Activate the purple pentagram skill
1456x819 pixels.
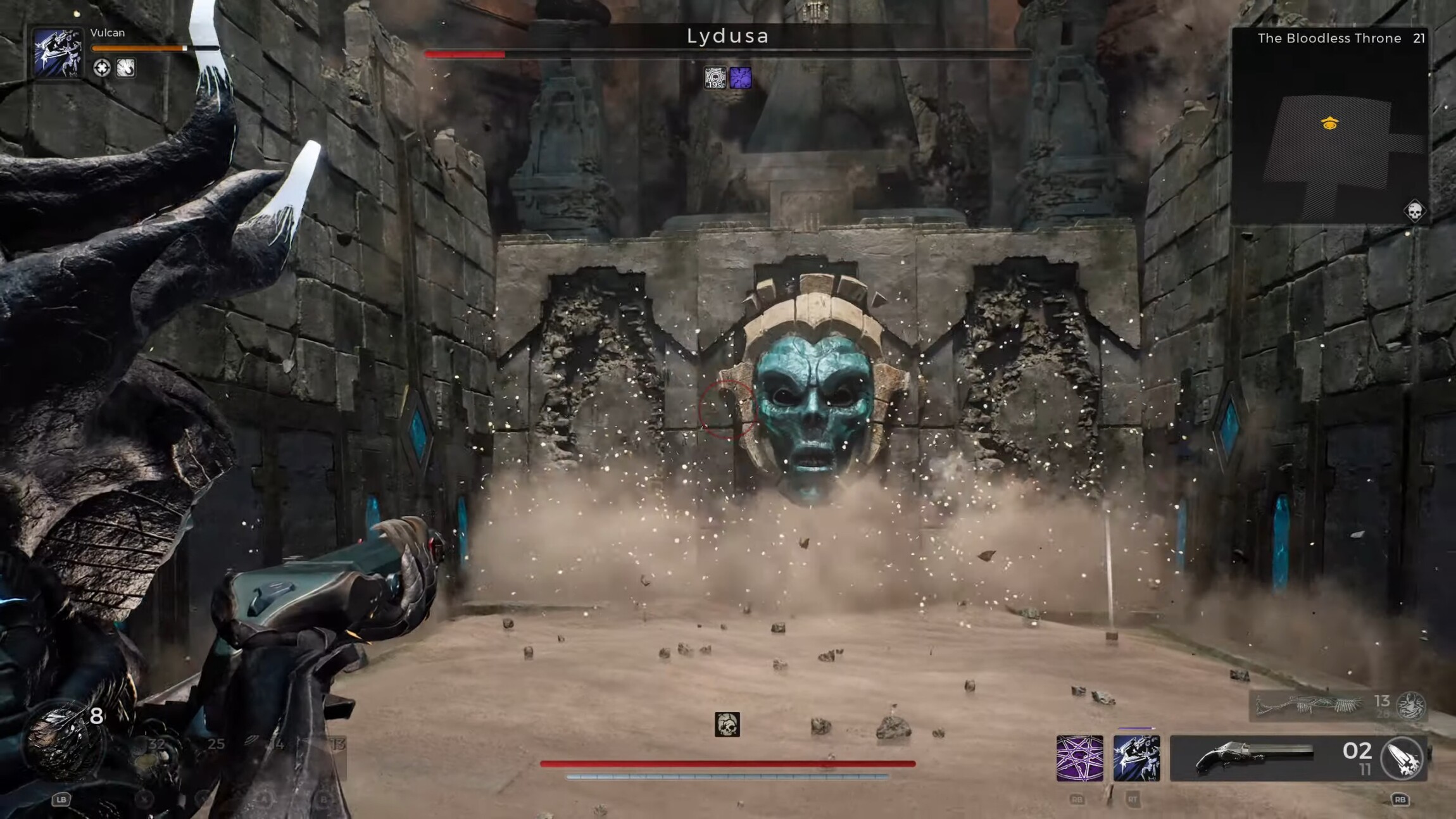1079,758
